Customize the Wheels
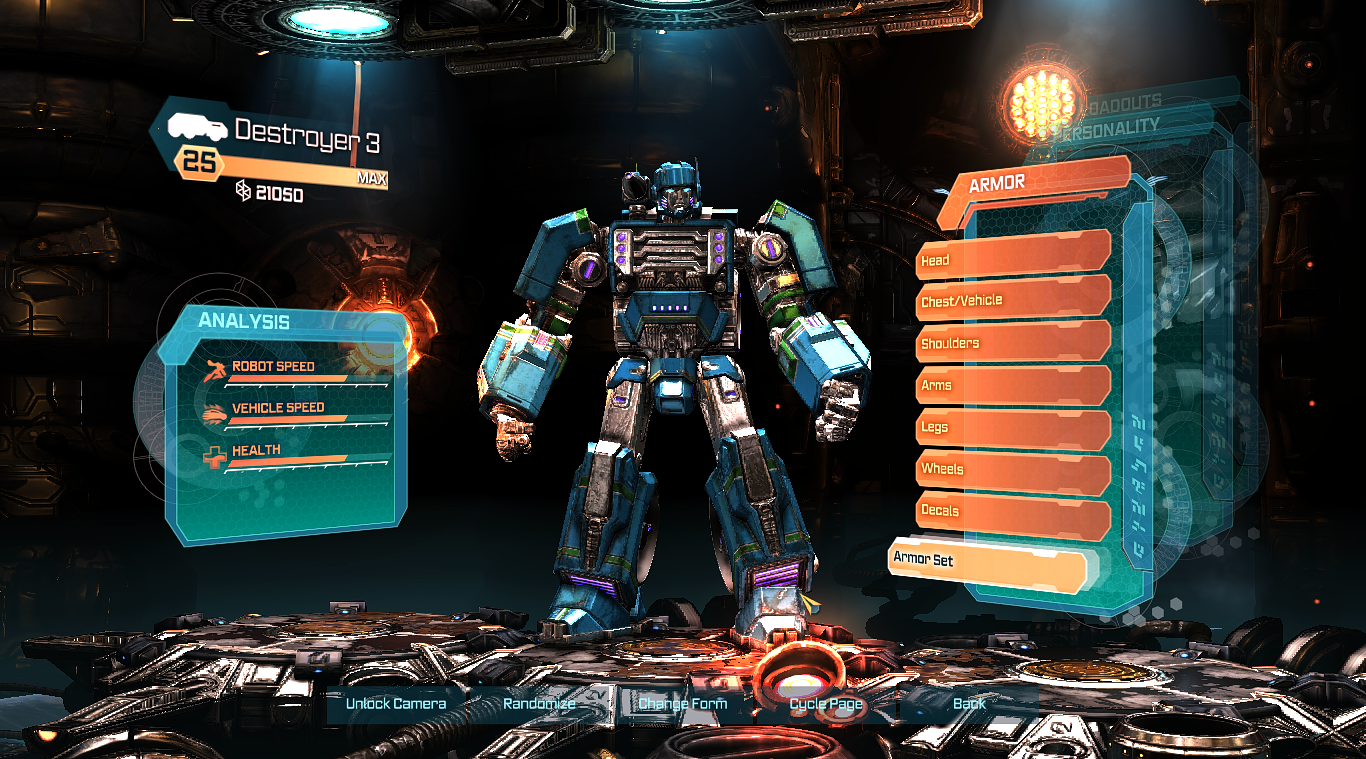 (1010, 469)
